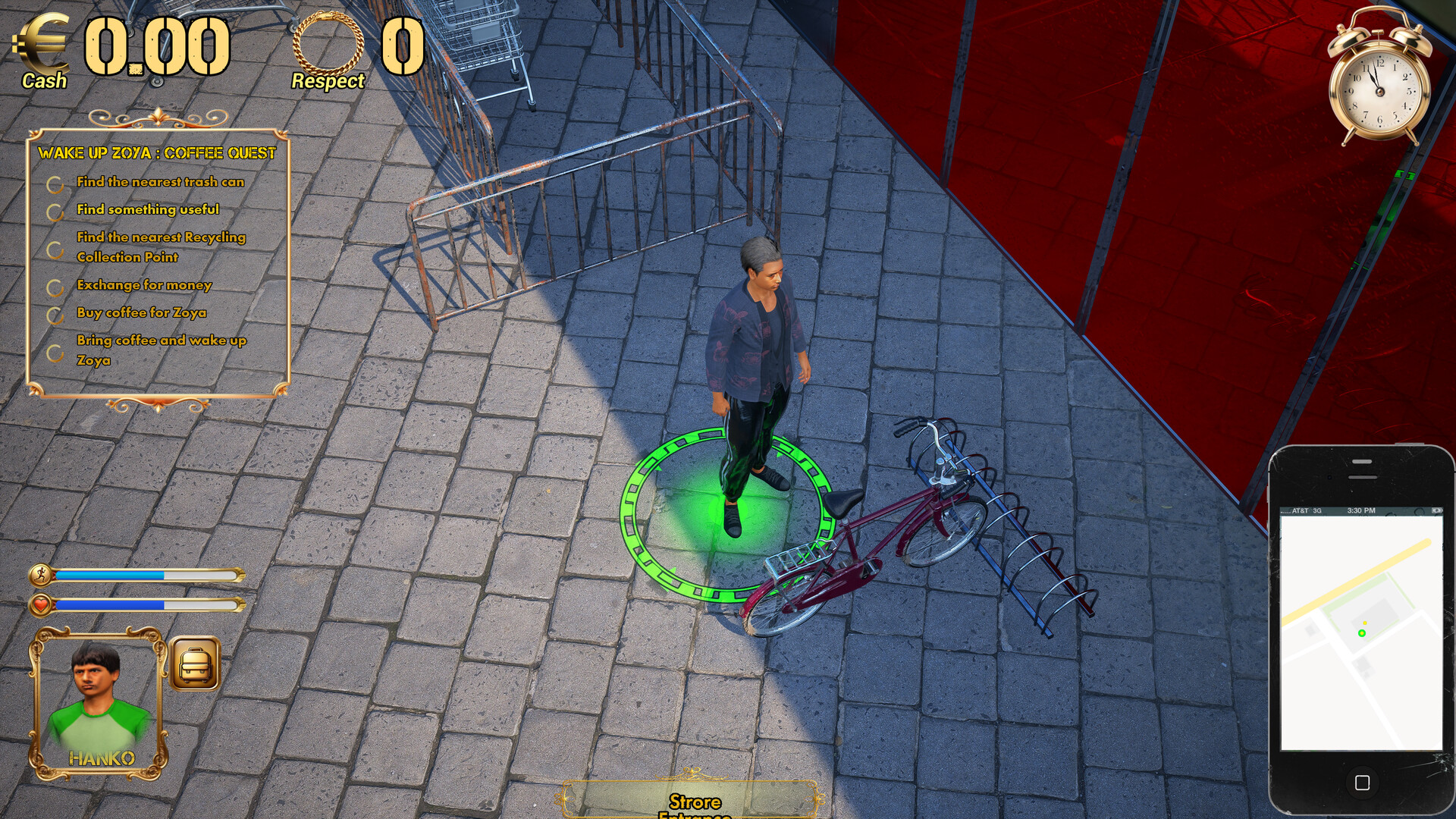Mark 'Find the nearest trash can' as complete
This screenshot has height=819, width=1456.
(55, 182)
